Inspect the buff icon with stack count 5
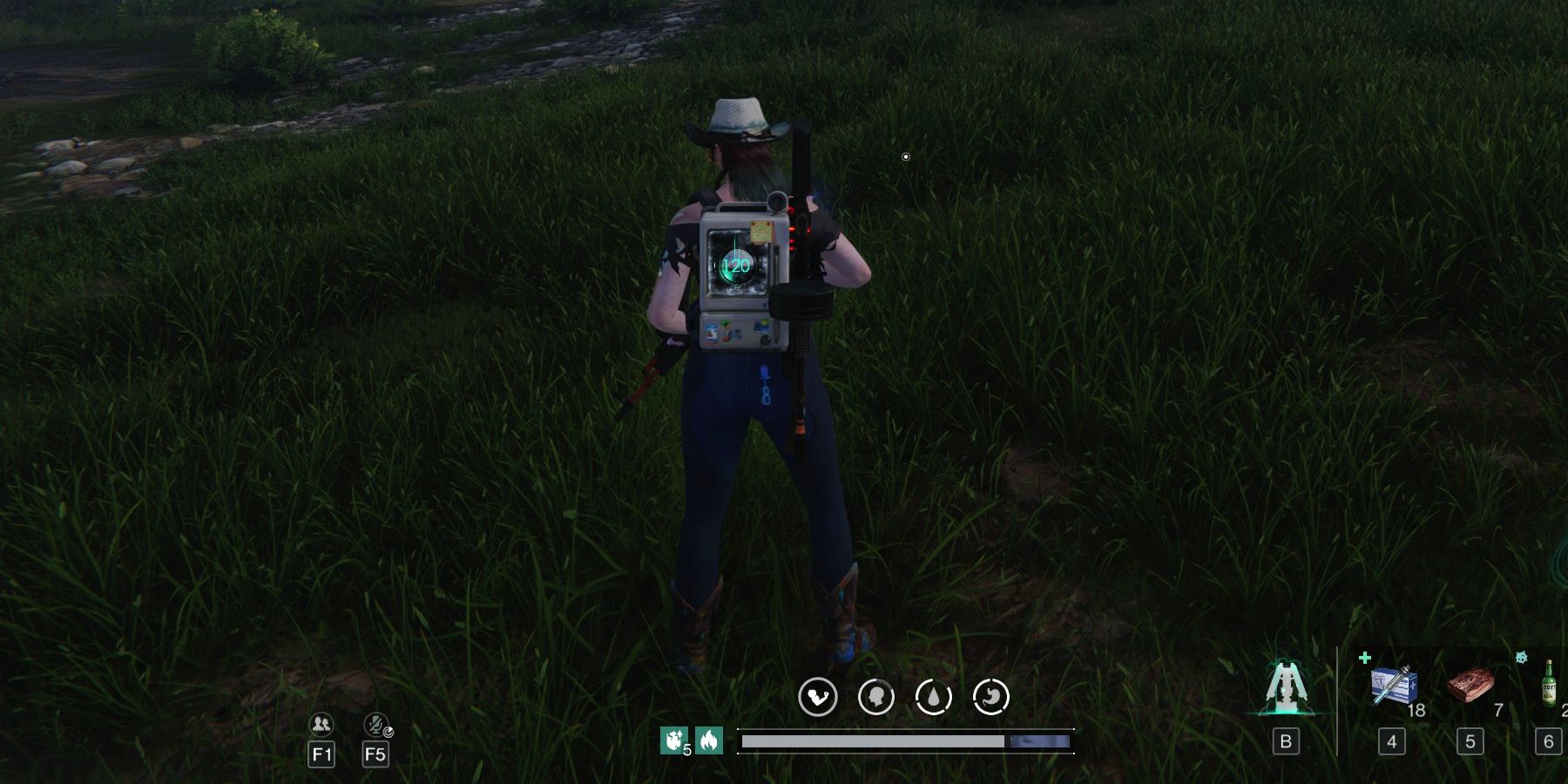Viewport: 1568px width, 784px height. pyautogui.click(x=673, y=740)
